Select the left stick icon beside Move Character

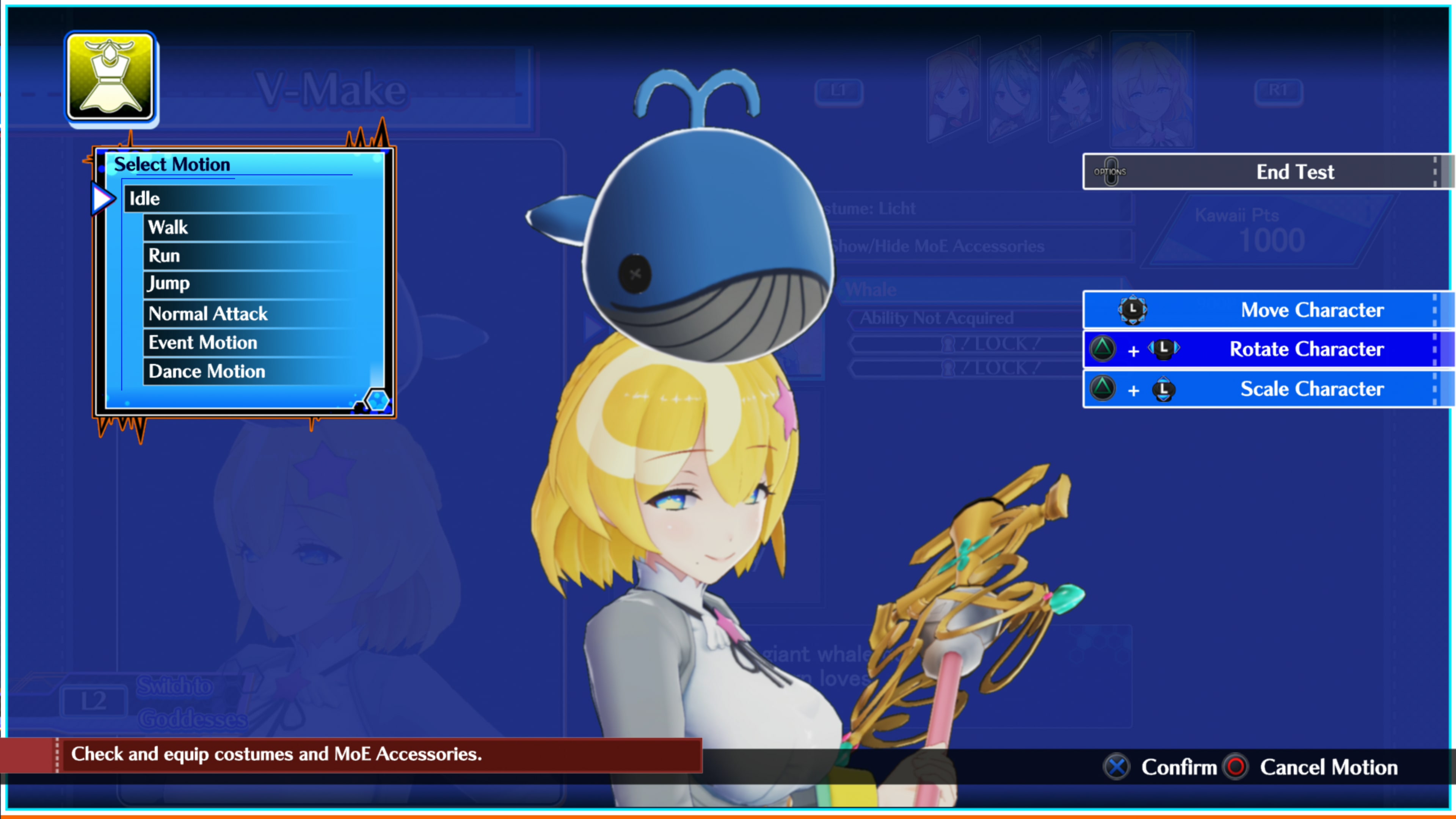point(1133,310)
